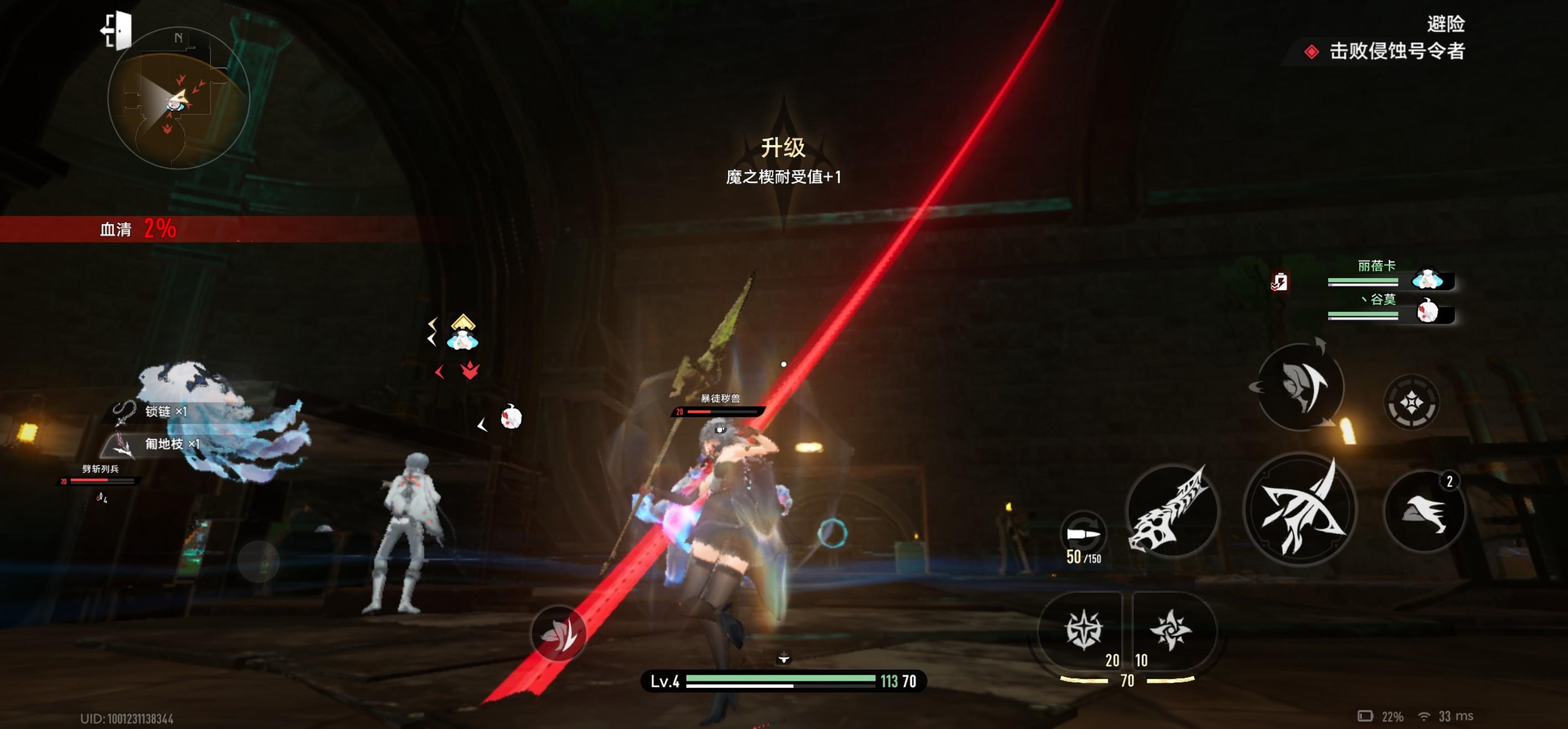Cast the skill costing 20 energy
The height and width of the screenshot is (729, 1568).
[x=1083, y=630]
